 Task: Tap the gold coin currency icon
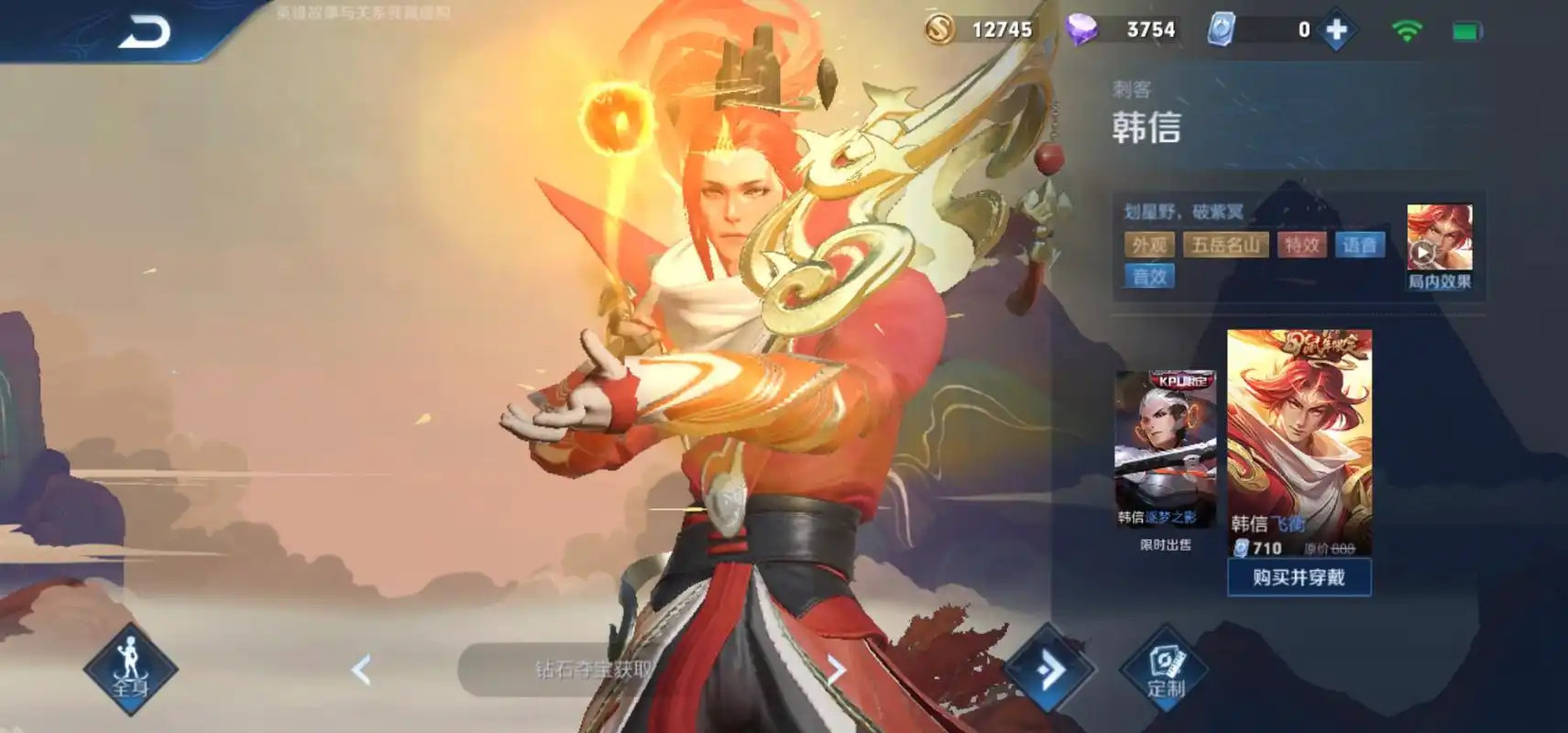[x=941, y=28]
